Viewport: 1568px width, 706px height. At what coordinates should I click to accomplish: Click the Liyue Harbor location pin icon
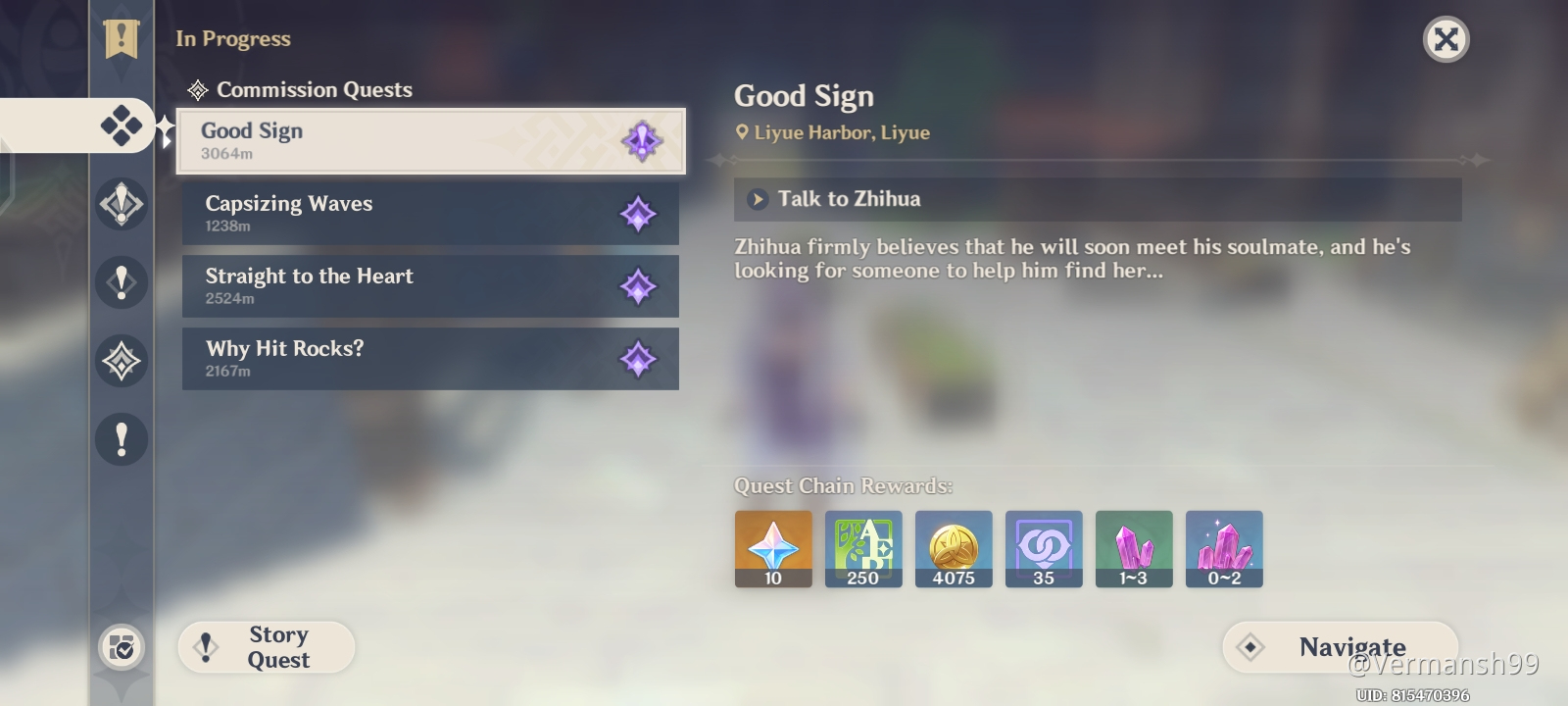[742, 132]
